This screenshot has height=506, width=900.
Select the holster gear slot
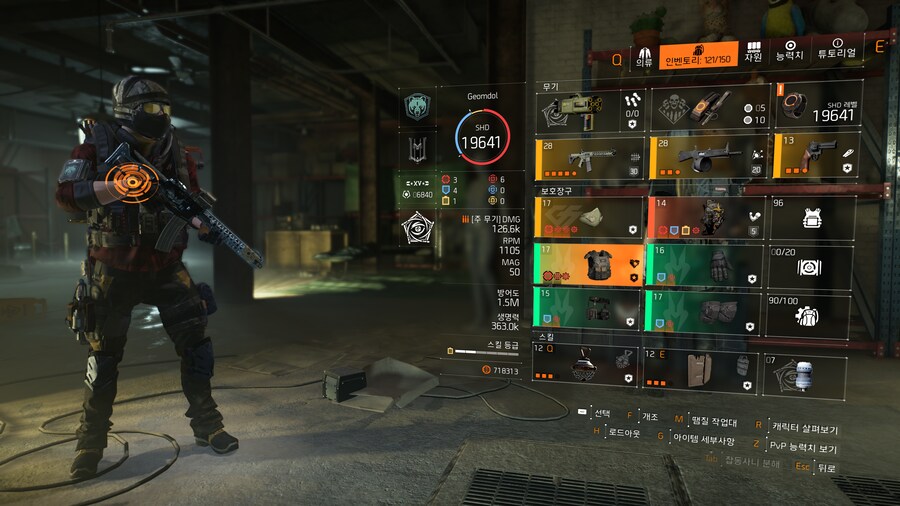(588, 309)
